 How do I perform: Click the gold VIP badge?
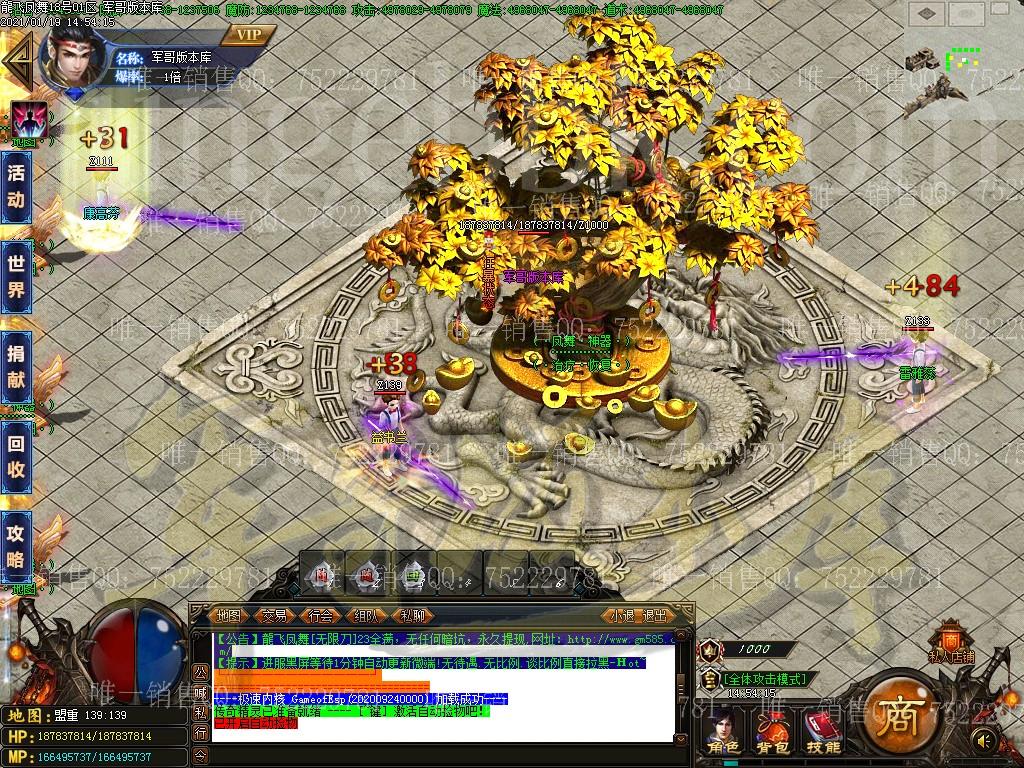(x=248, y=35)
